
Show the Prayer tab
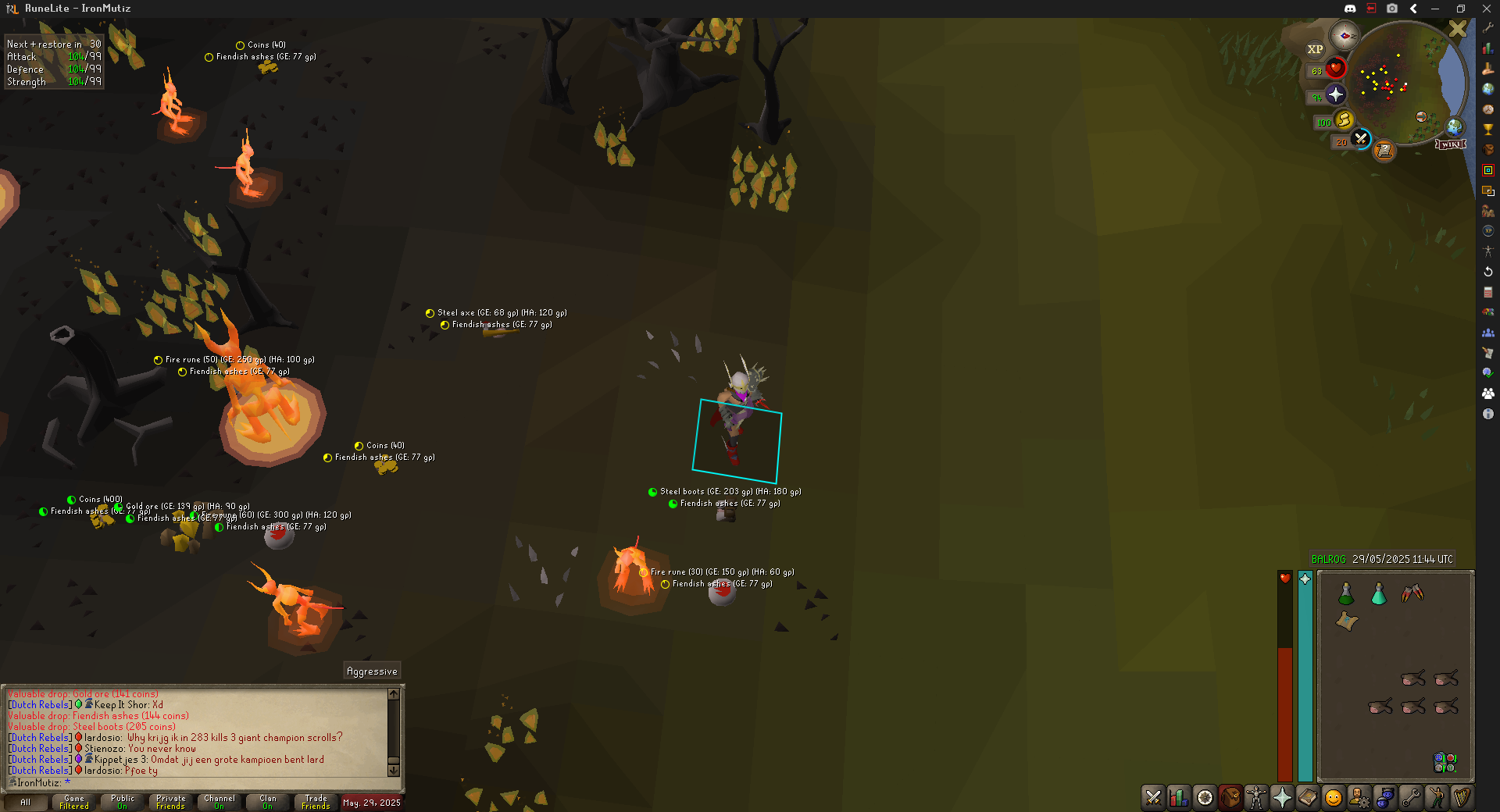(x=1282, y=797)
